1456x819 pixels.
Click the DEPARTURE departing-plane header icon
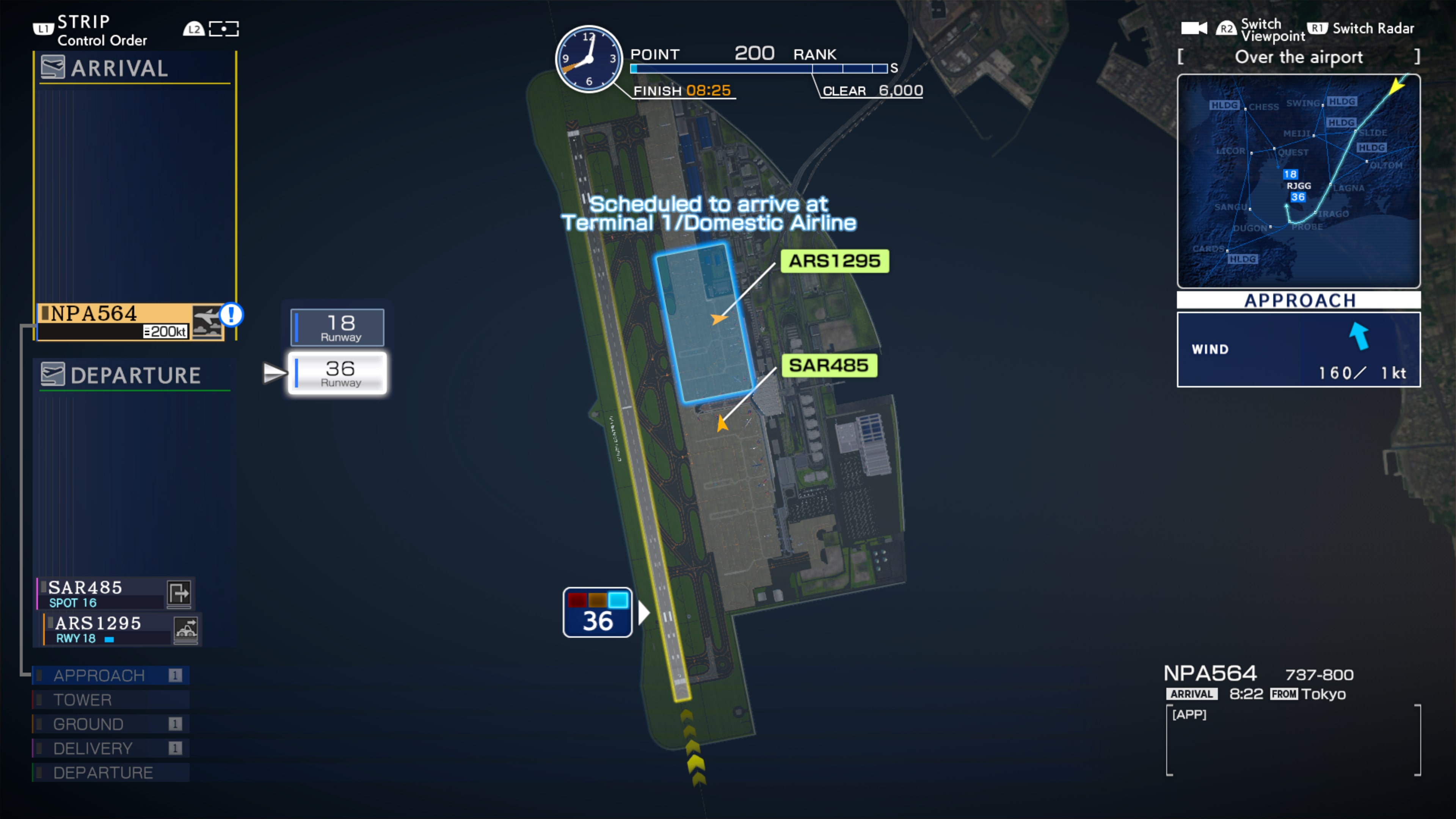[53, 375]
